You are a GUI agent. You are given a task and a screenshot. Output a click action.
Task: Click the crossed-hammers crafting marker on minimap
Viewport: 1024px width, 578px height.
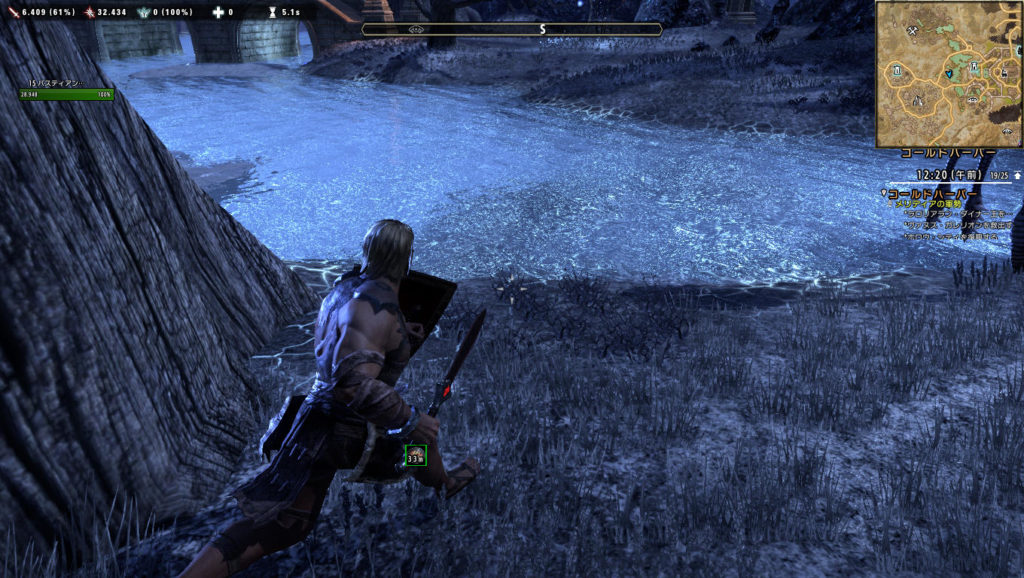pyautogui.click(x=914, y=32)
